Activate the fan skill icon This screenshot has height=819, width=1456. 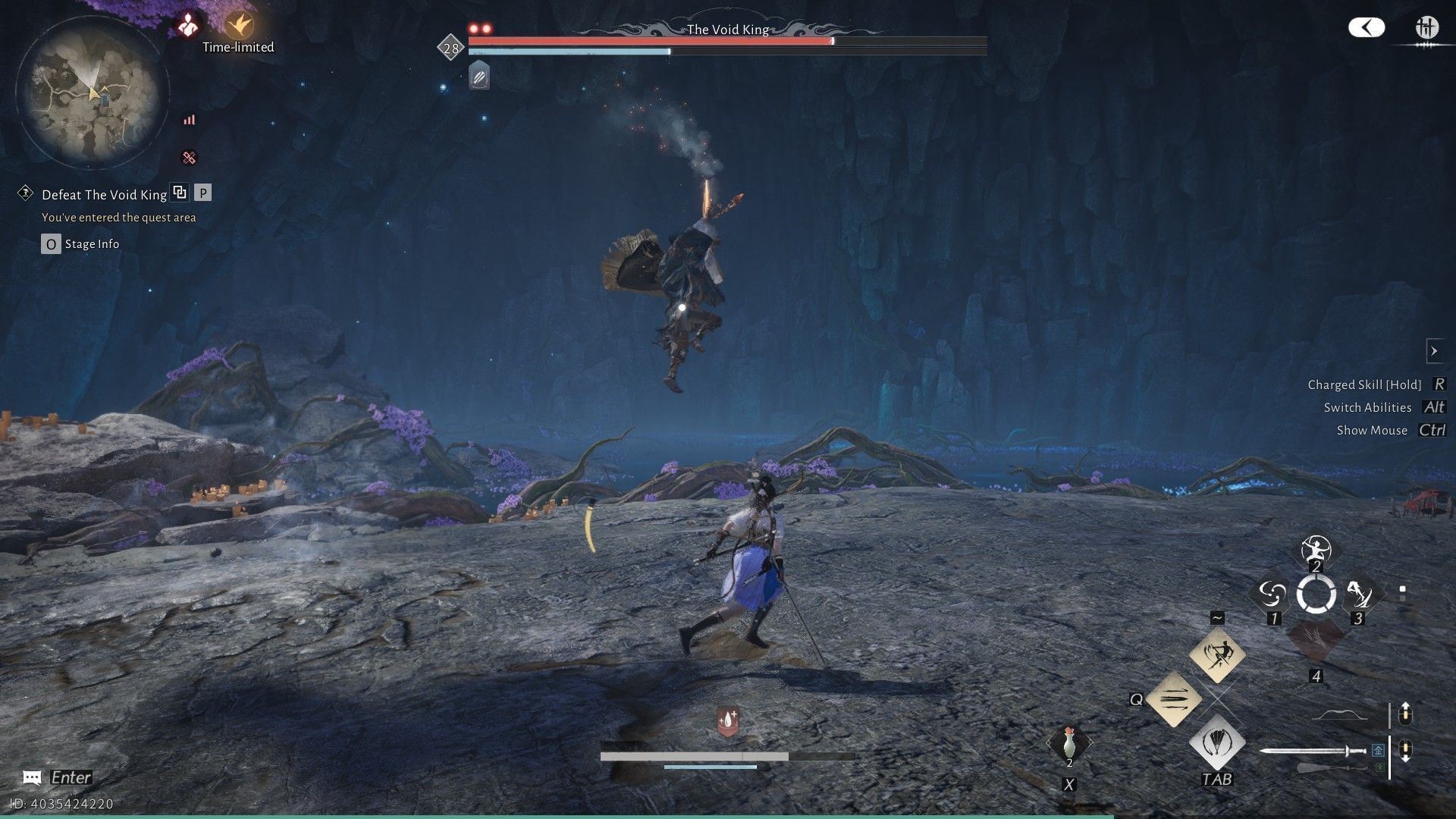click(x=1217, y=742)
